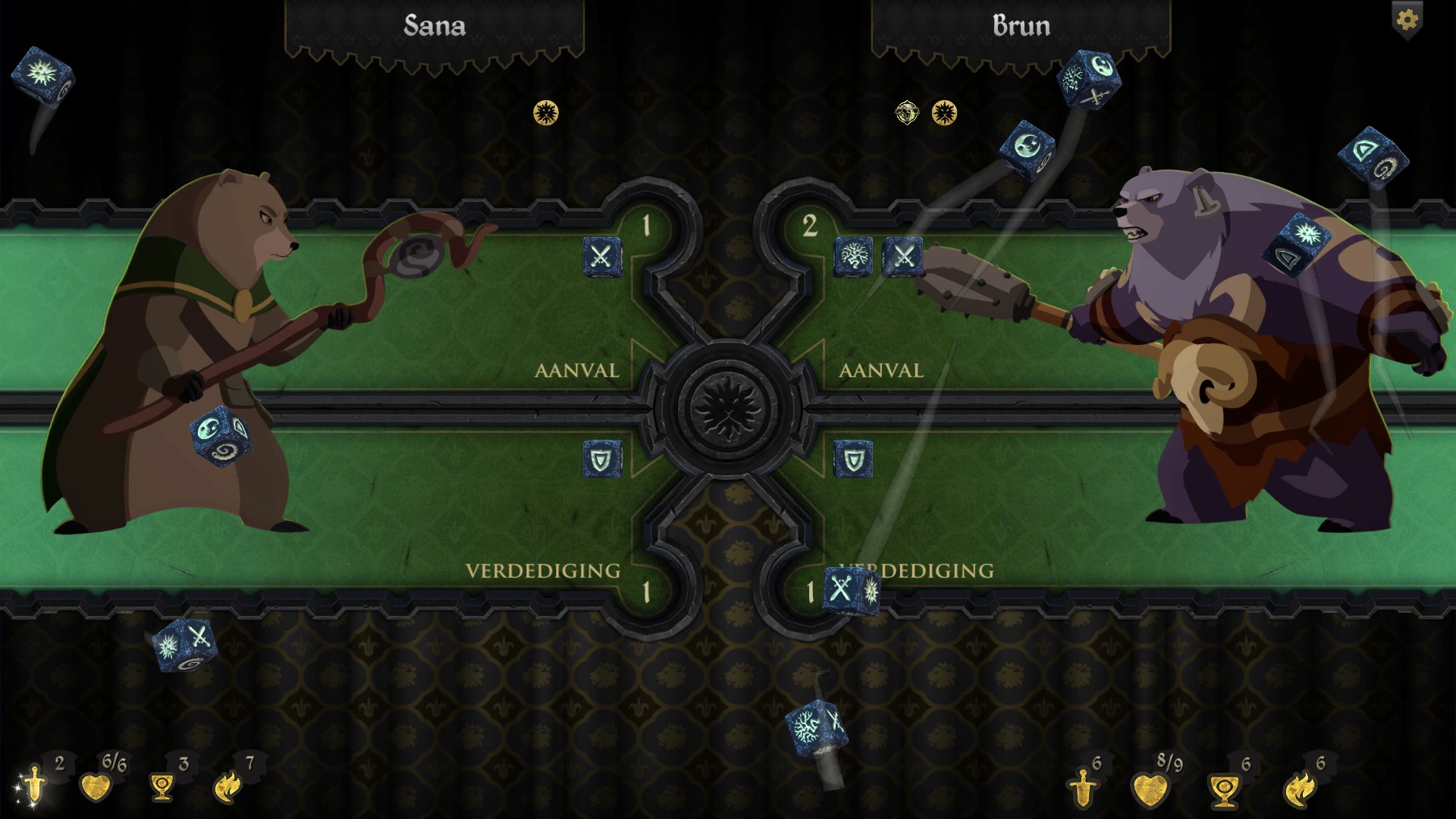The height and width of the screenshot is (819, 1456).
Task: Select Sana's crossed swords attack die
Action: point(602,256)
